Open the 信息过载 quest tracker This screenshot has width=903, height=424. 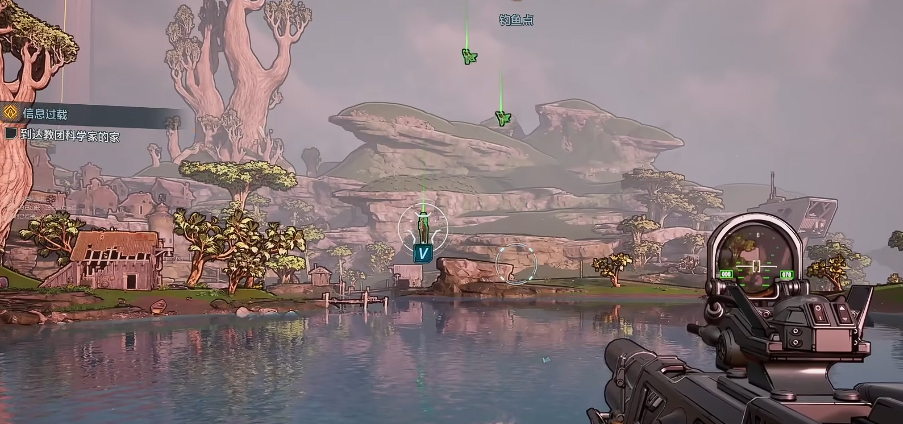click(x=47, y=114)
